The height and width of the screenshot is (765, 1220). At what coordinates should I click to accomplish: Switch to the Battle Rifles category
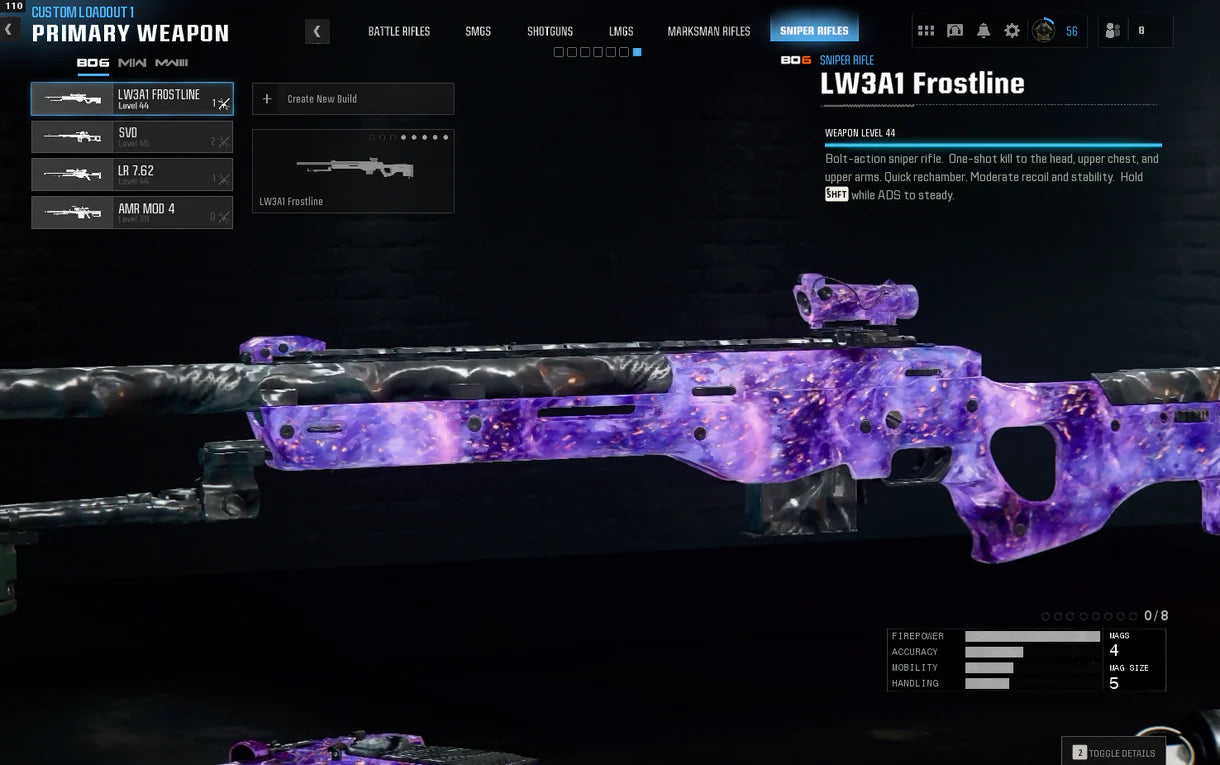pyautogui.click(x=399, y=31)
